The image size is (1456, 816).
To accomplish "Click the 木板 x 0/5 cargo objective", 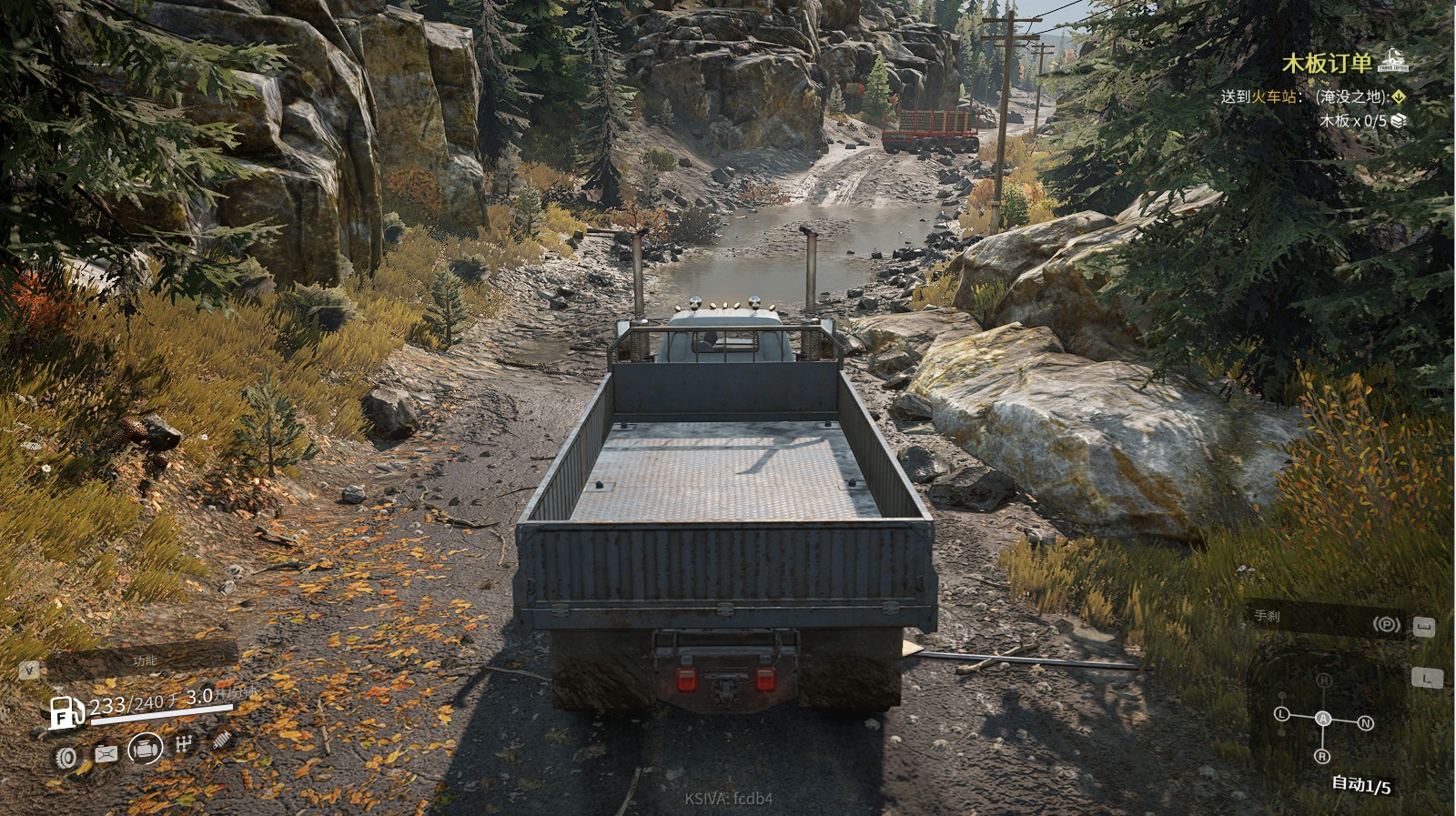I will [1353, 120].
